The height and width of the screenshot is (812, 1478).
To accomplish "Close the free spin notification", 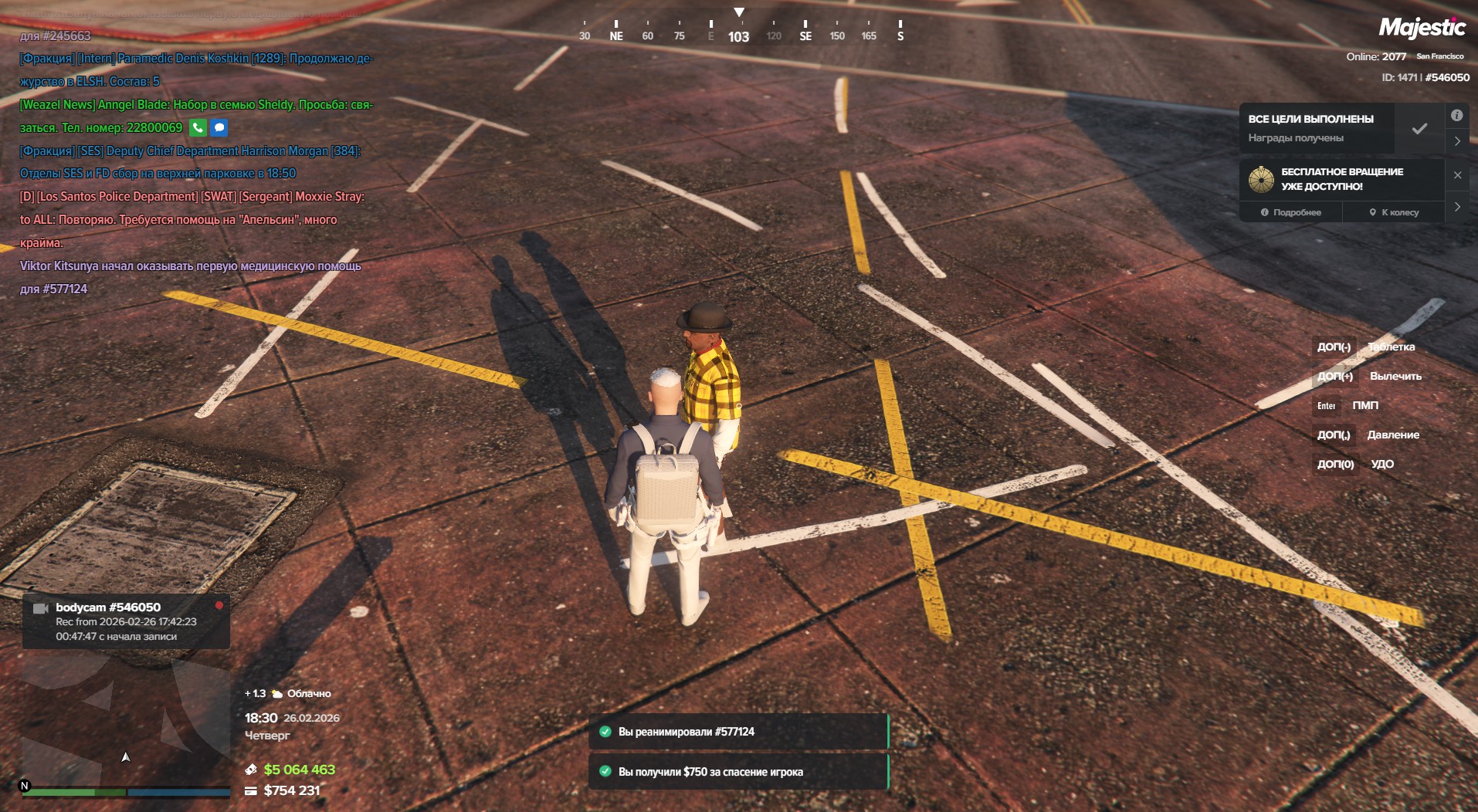I will point(1457,175).
